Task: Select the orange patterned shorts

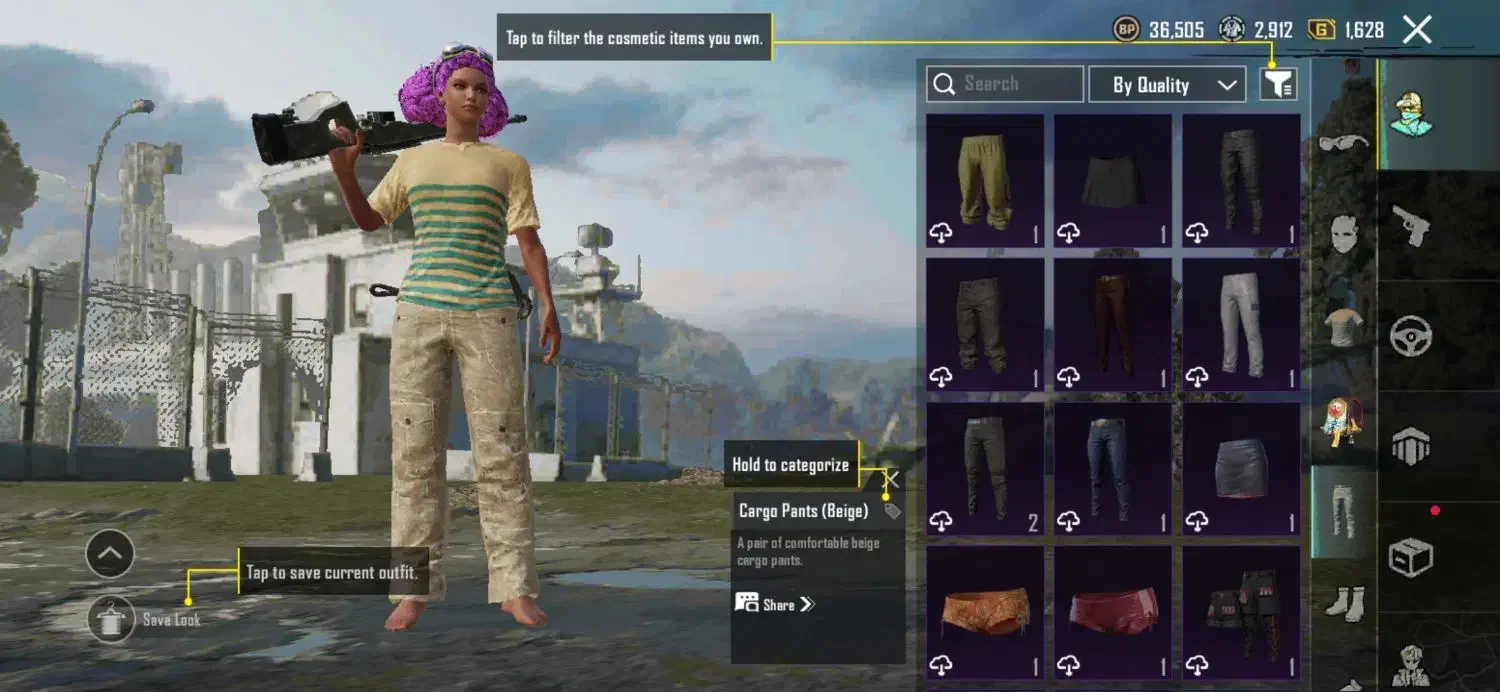Action: tap(985, 612)
